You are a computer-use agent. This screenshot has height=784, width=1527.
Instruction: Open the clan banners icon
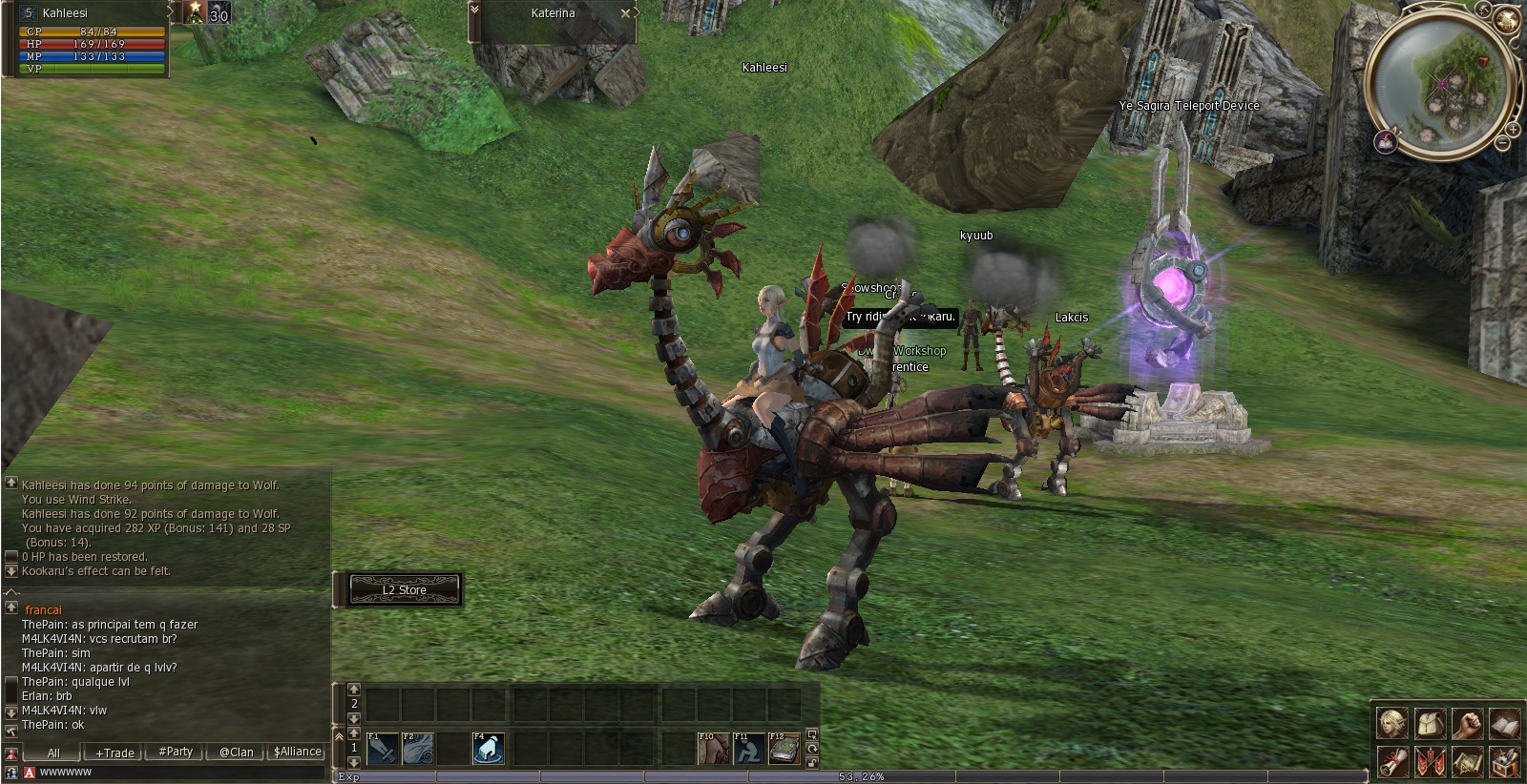click(1429, 762)
